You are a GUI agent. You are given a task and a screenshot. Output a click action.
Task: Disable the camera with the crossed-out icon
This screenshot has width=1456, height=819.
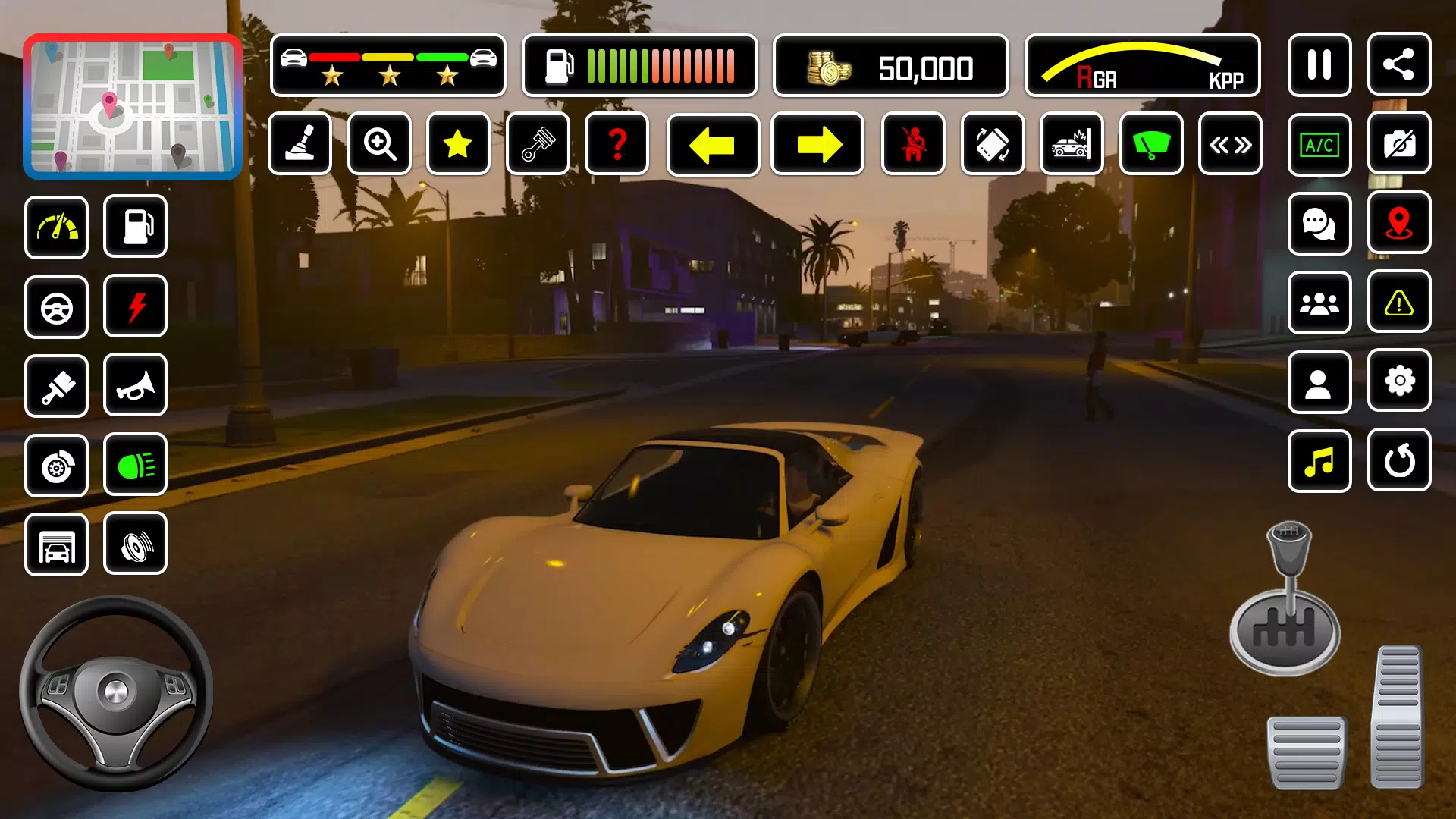pos(1399,144)
